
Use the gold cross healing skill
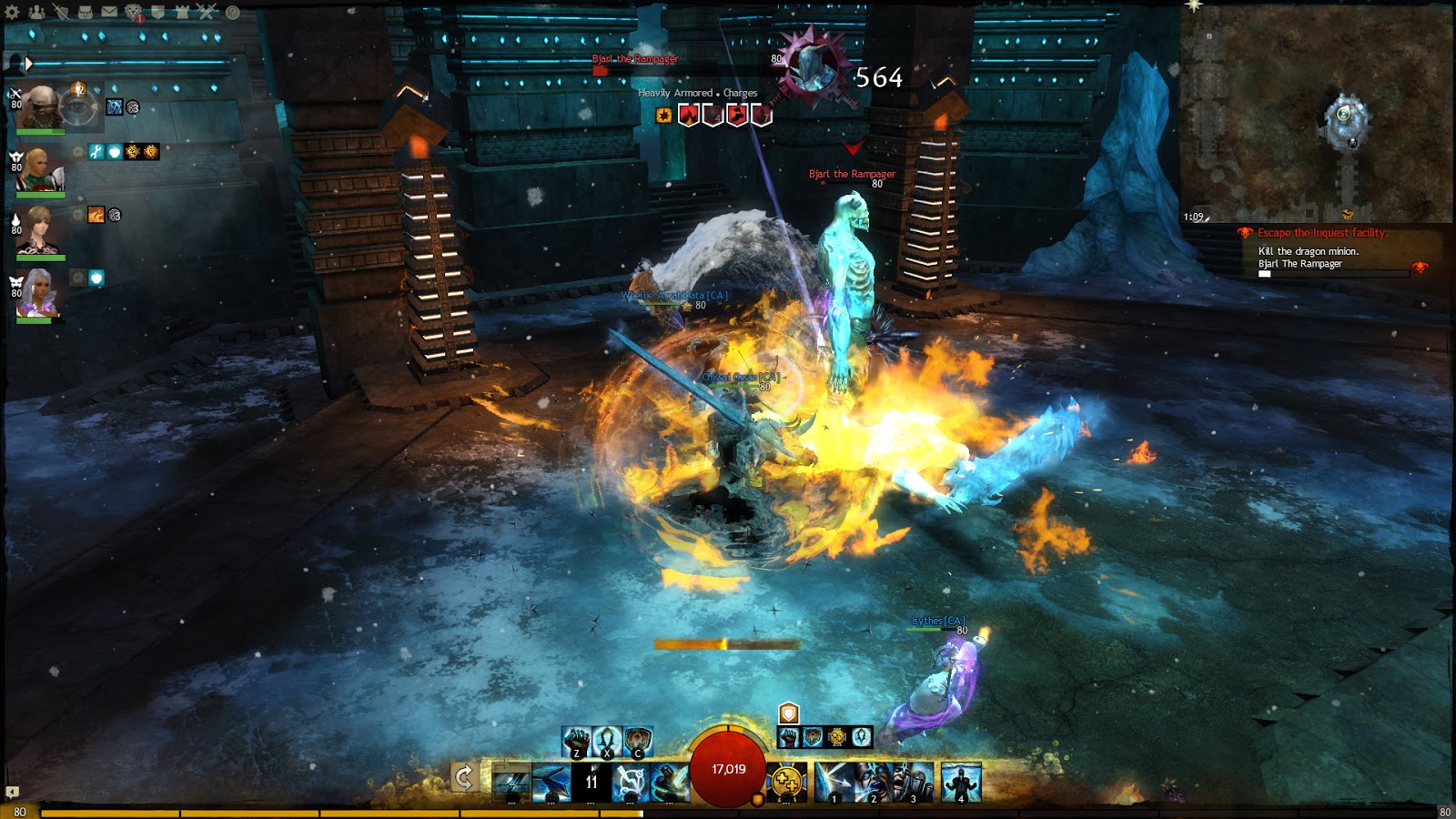[787, 782]
